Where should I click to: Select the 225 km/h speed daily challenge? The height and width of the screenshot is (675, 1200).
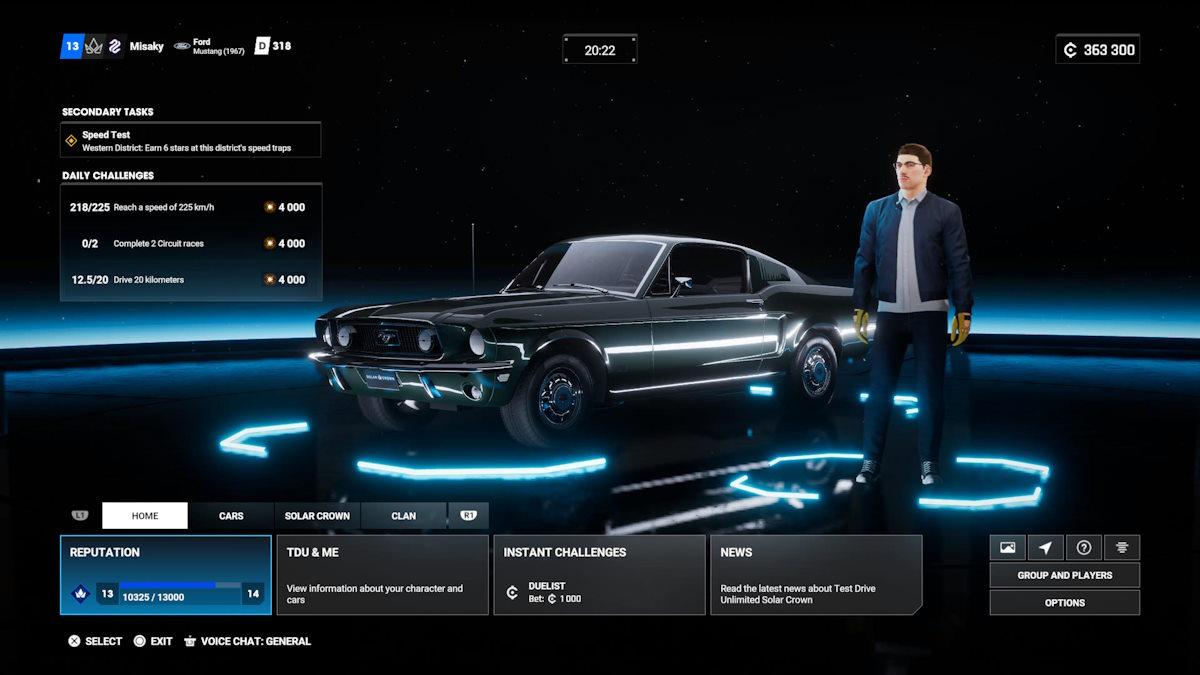(191, 207)
